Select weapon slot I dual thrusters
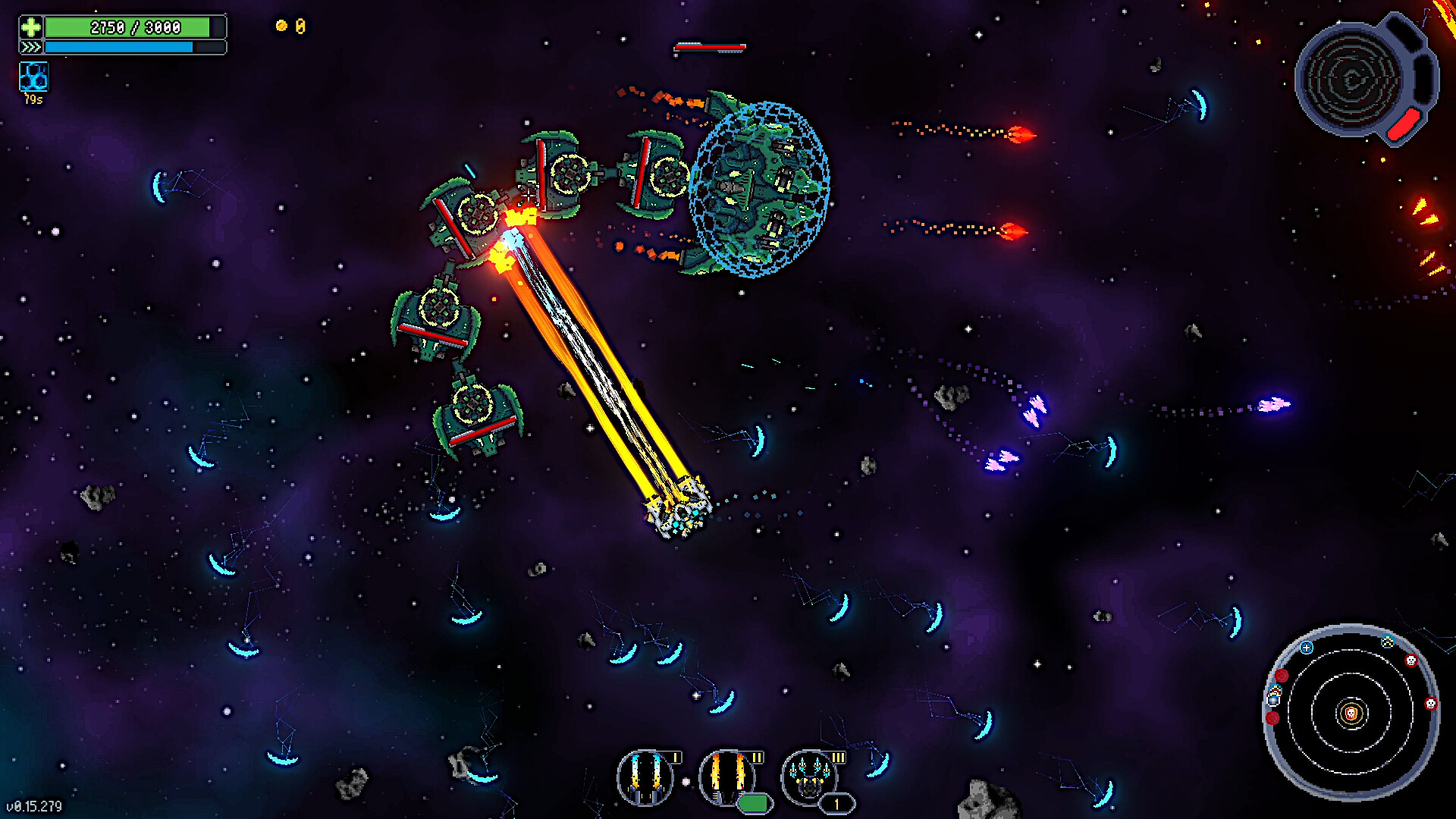The height and width of the screenshot is (819, 1456). [647, 780]
